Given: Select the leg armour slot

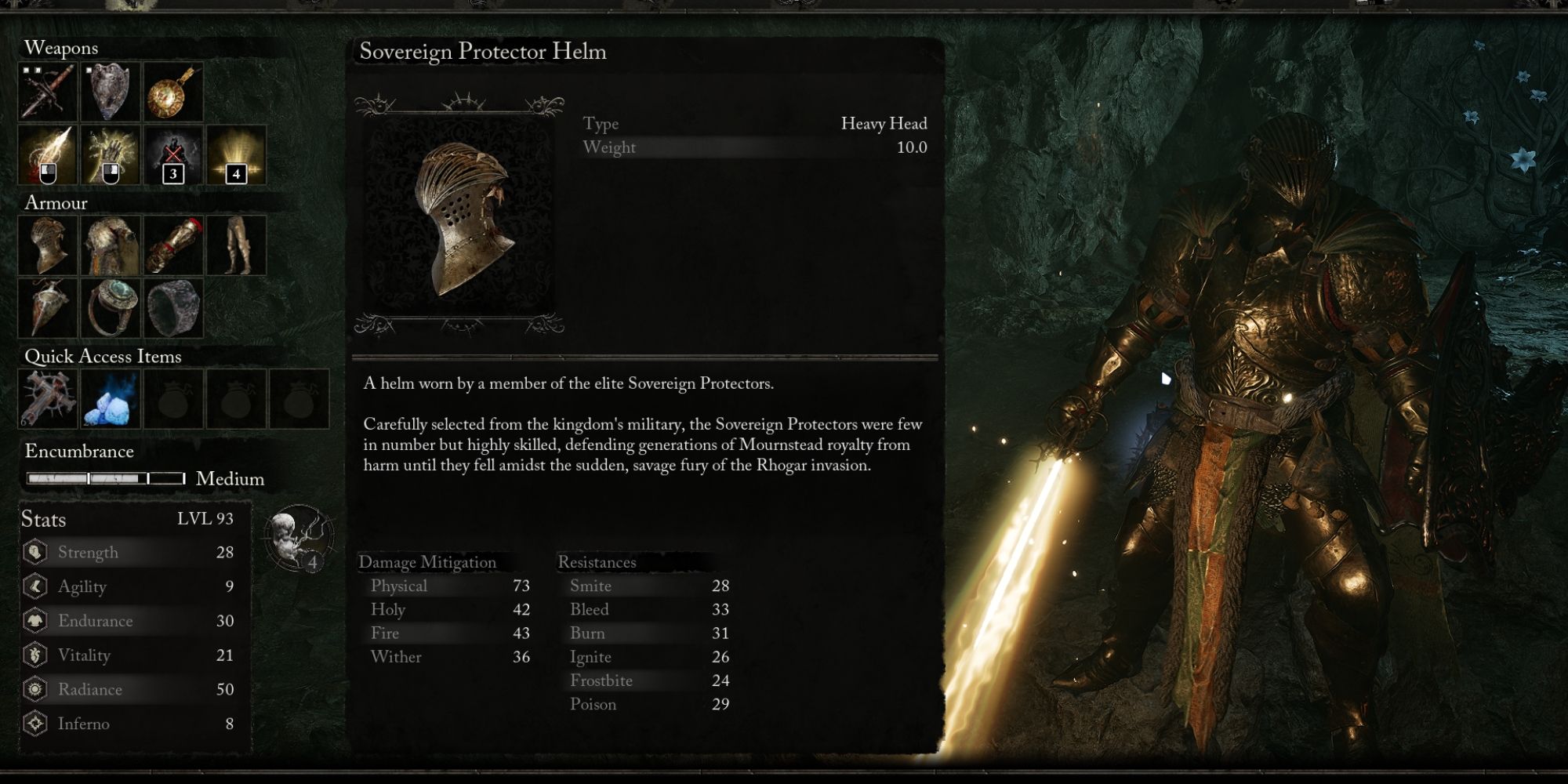Looking at the screenshot, I should click(x=237, y=245).
